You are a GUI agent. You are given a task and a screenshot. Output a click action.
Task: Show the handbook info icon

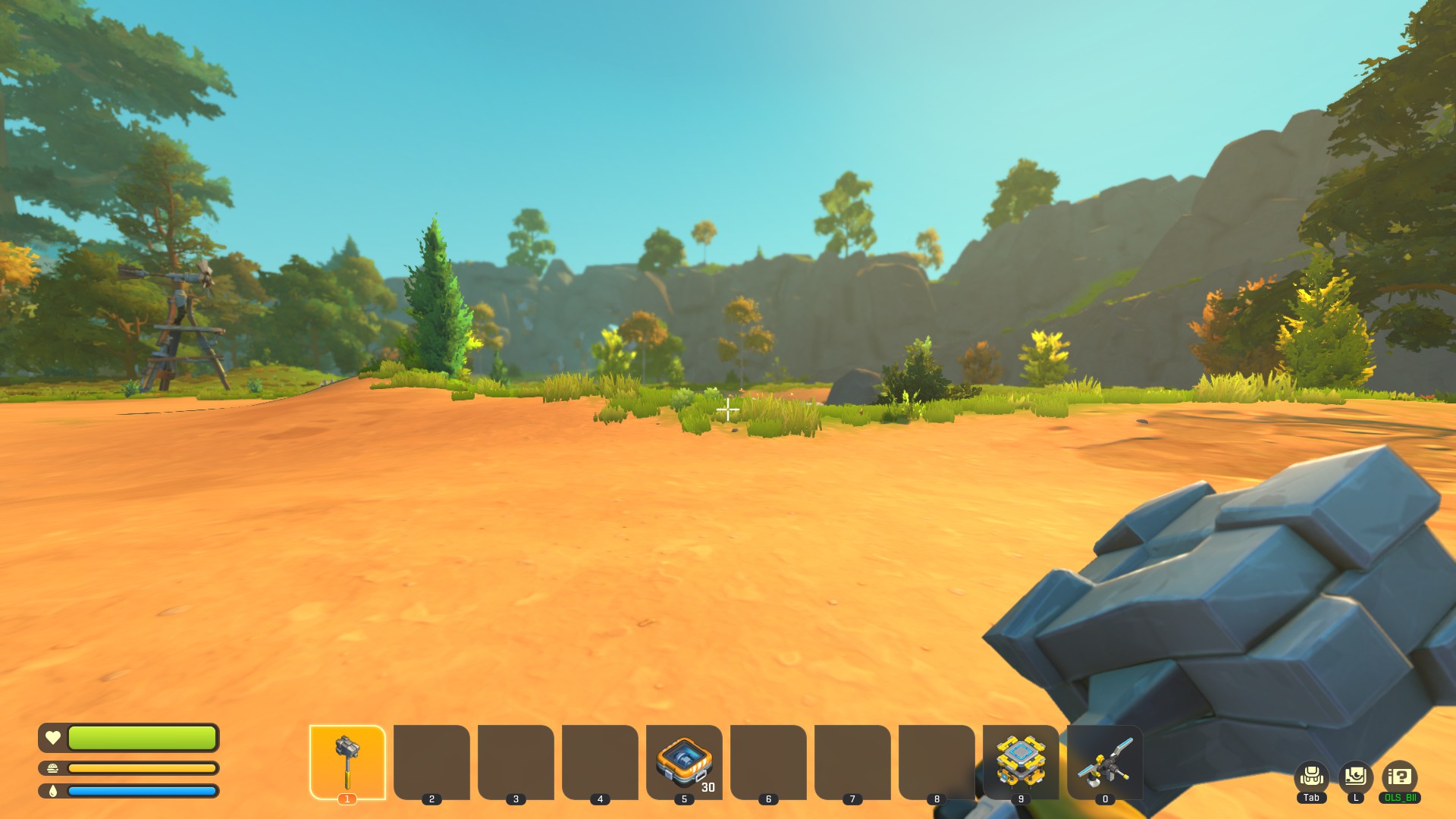1399,777
